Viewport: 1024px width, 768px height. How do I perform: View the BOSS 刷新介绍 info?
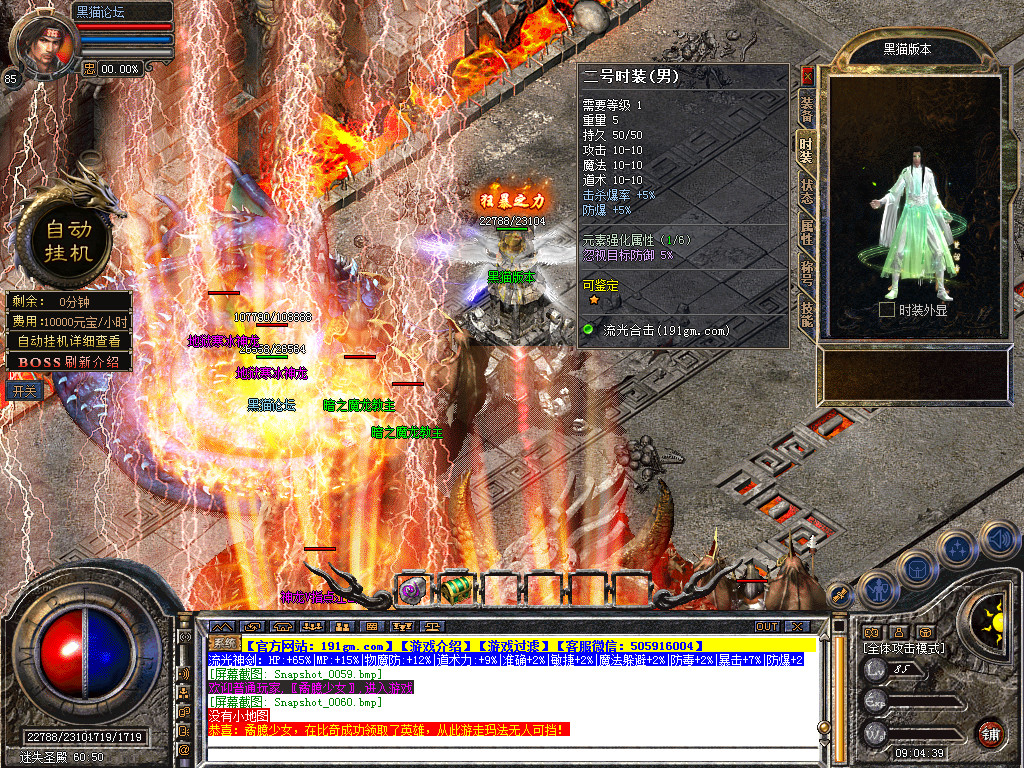[x=70, y=361]
